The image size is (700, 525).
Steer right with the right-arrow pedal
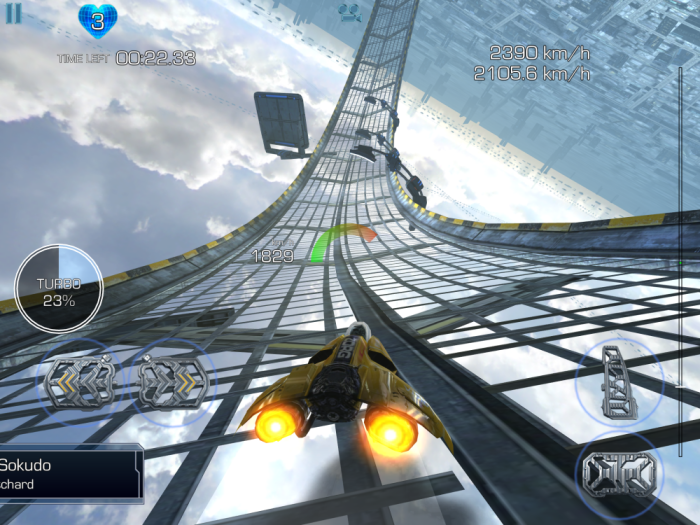pyautogui.click(x=171, y=383)
